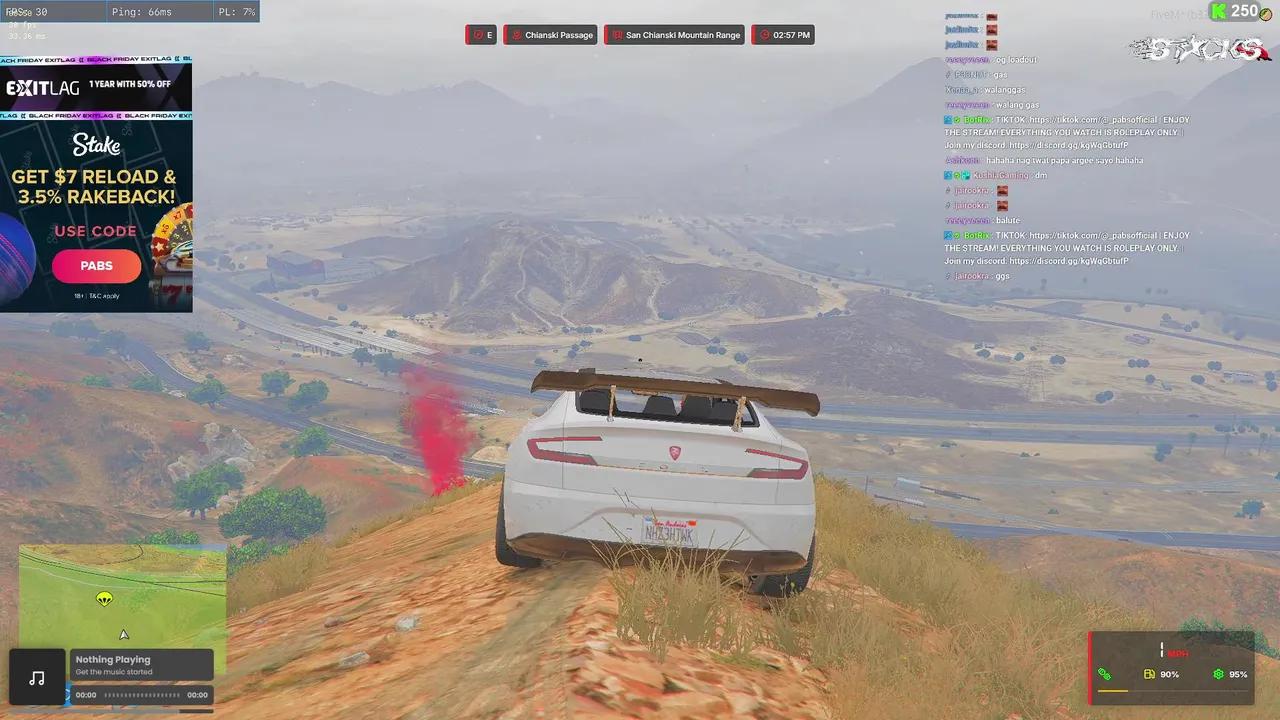Click the red E keybind icon at top
This screenshot has height=720, width=1280.
(481, 34)
